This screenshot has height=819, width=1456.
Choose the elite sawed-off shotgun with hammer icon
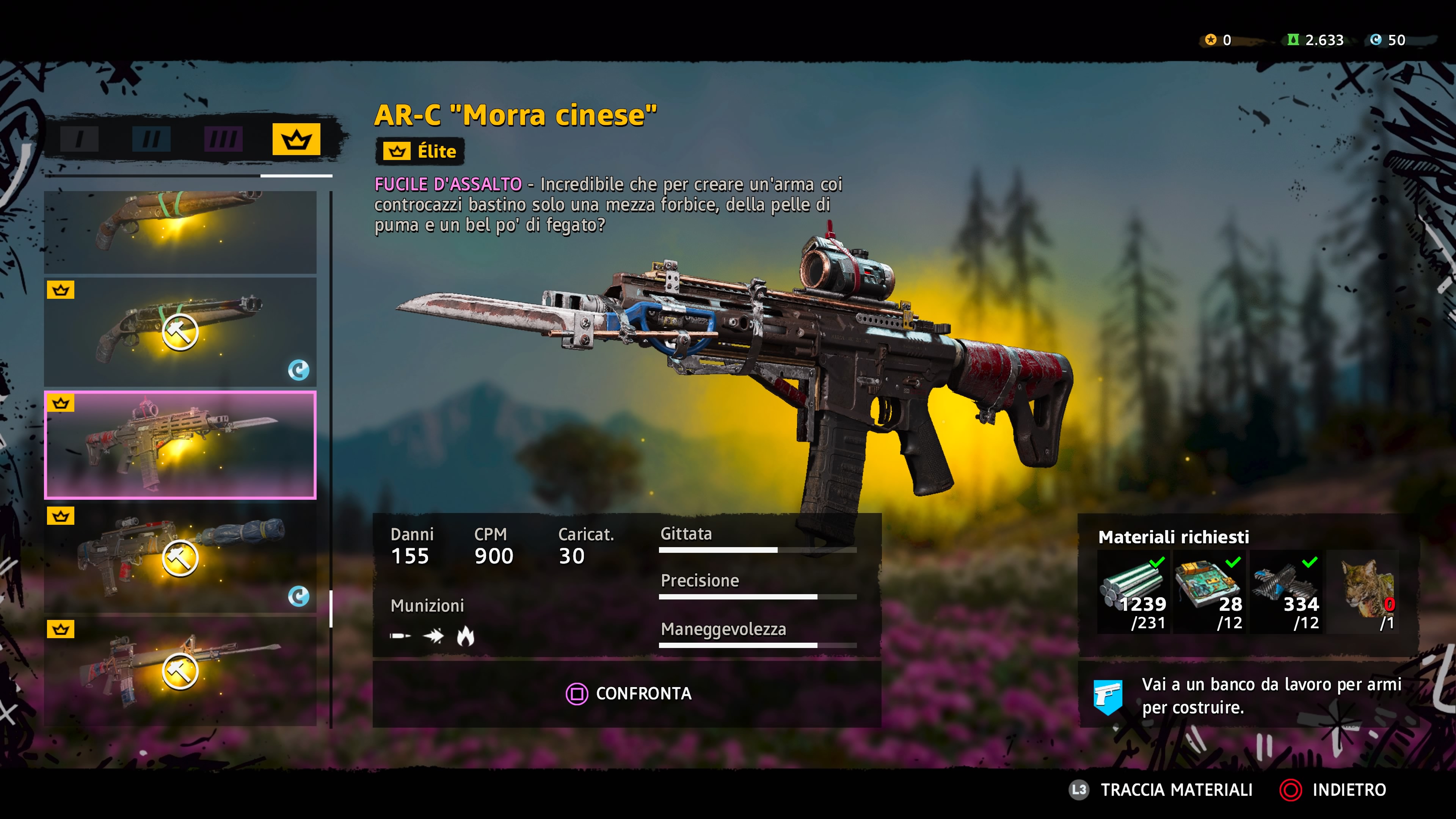pos(180,332)
